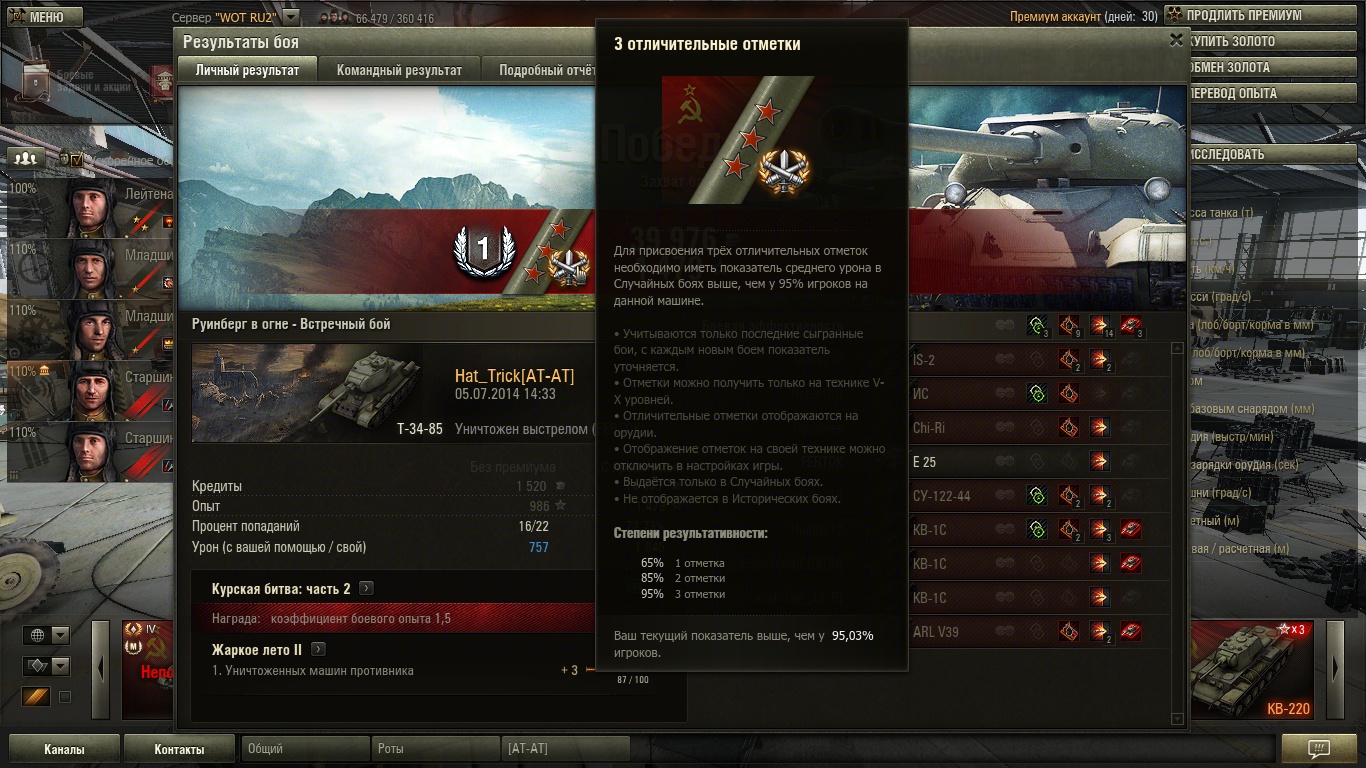1366x768 pixels.
Task: Click the speech bubble notifications button
Action: tap(1318, 749)
